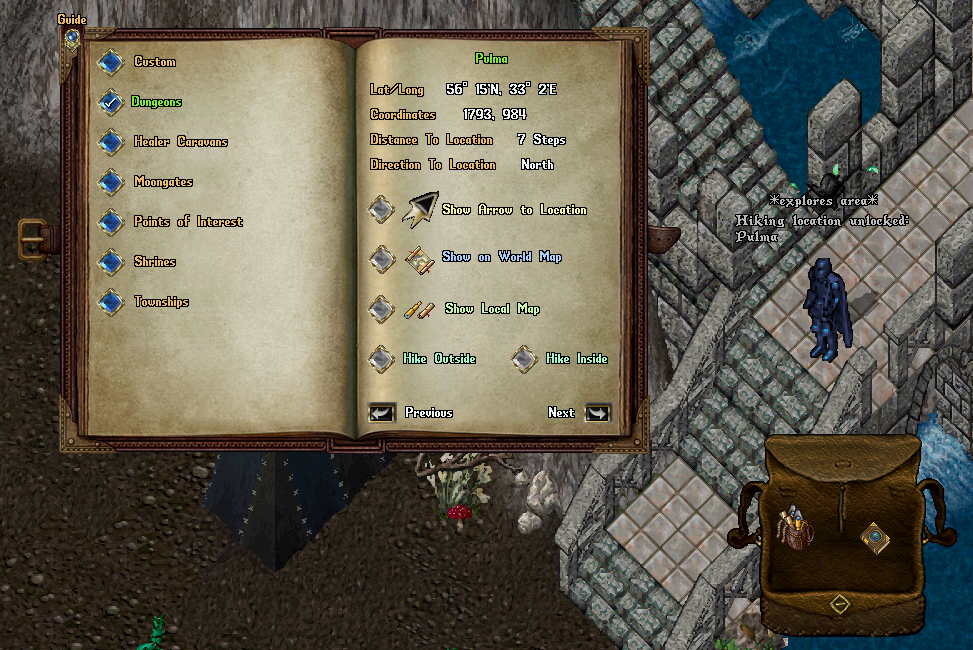Click Show Arrow to Location
Image resolution: width=973 pixels, height=650 pixels.
(381, 210)
